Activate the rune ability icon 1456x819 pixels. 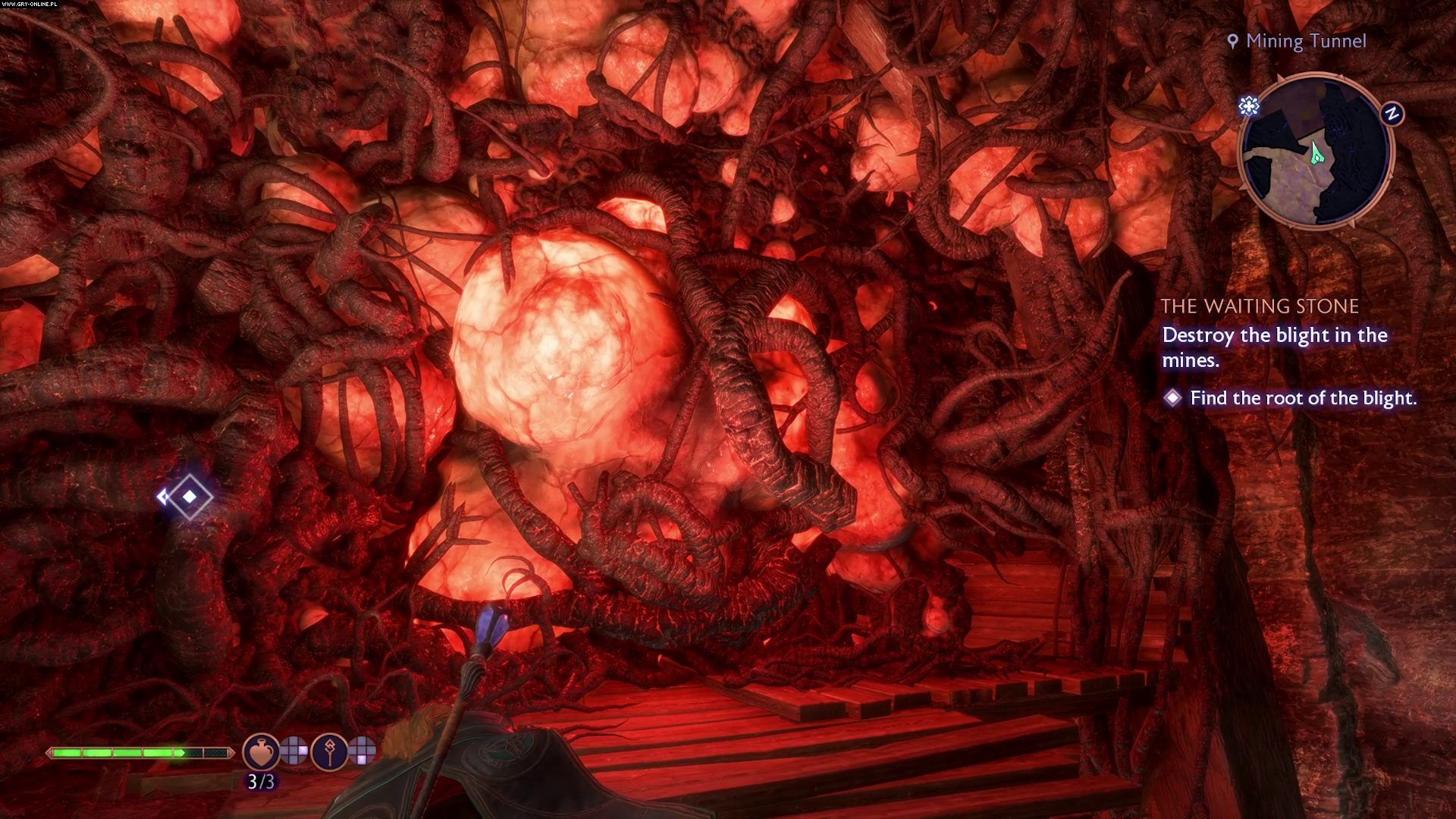[329, 751]
